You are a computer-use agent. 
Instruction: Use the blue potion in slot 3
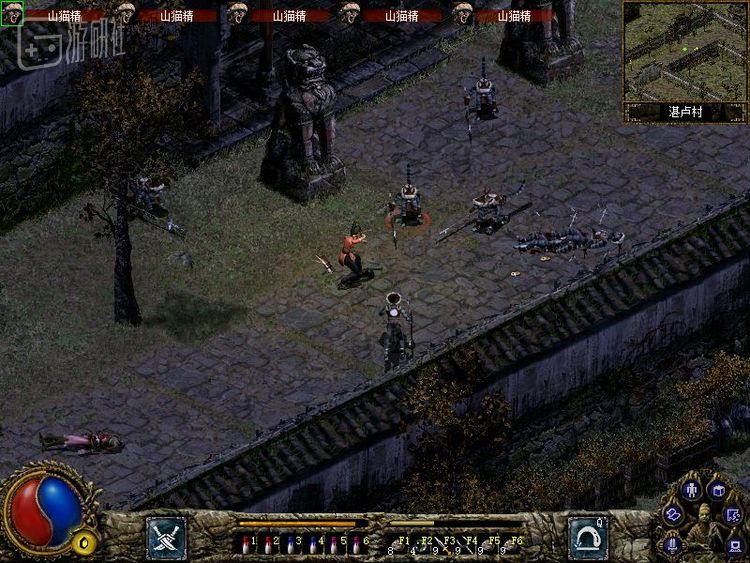click(289, 544)
